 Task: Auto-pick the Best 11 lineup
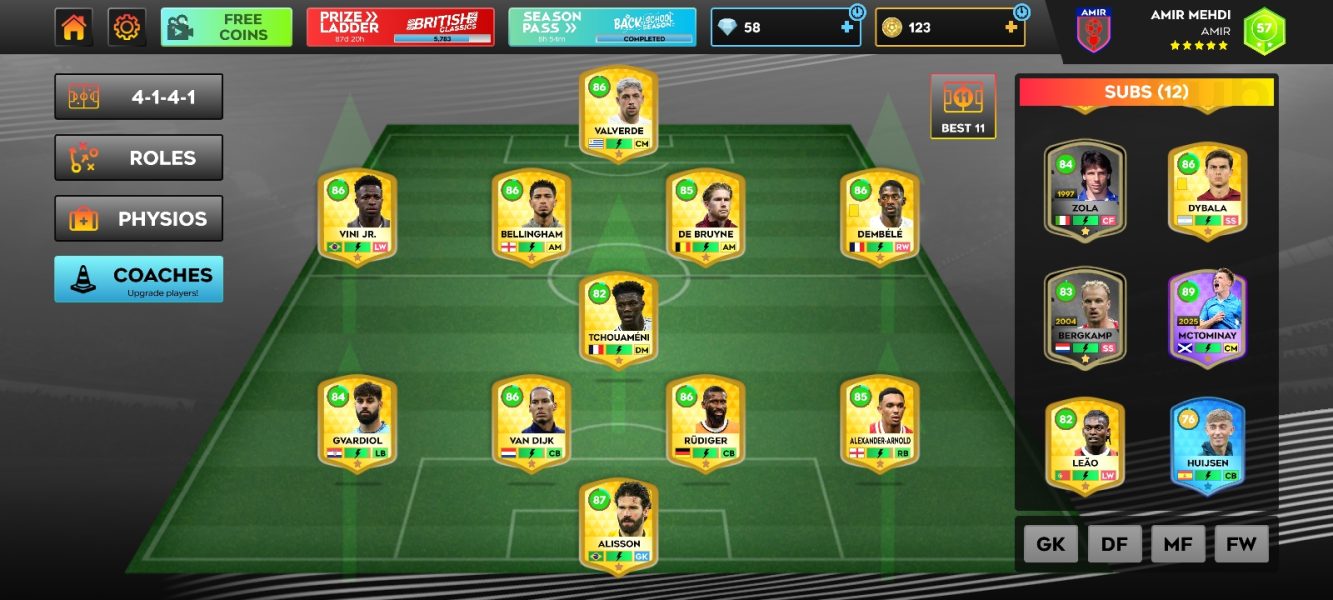point(963,106)
